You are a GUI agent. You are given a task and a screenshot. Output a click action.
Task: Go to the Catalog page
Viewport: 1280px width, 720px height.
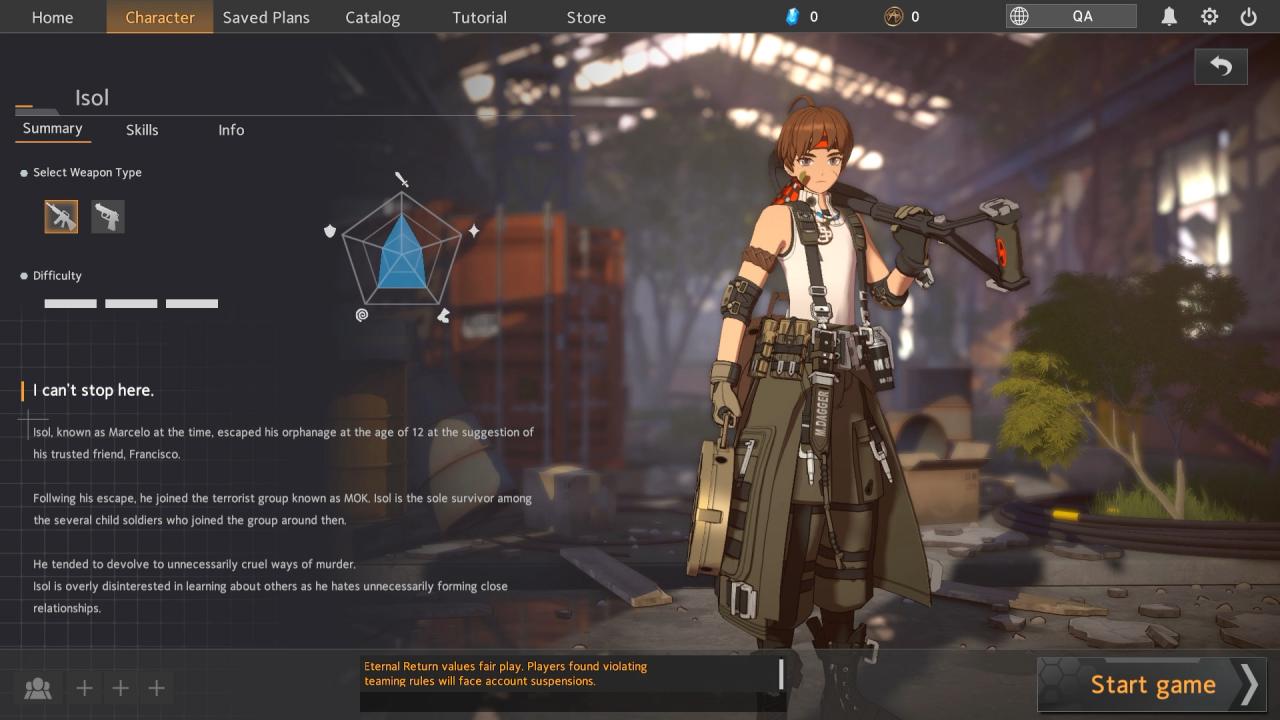coord(372,17)
